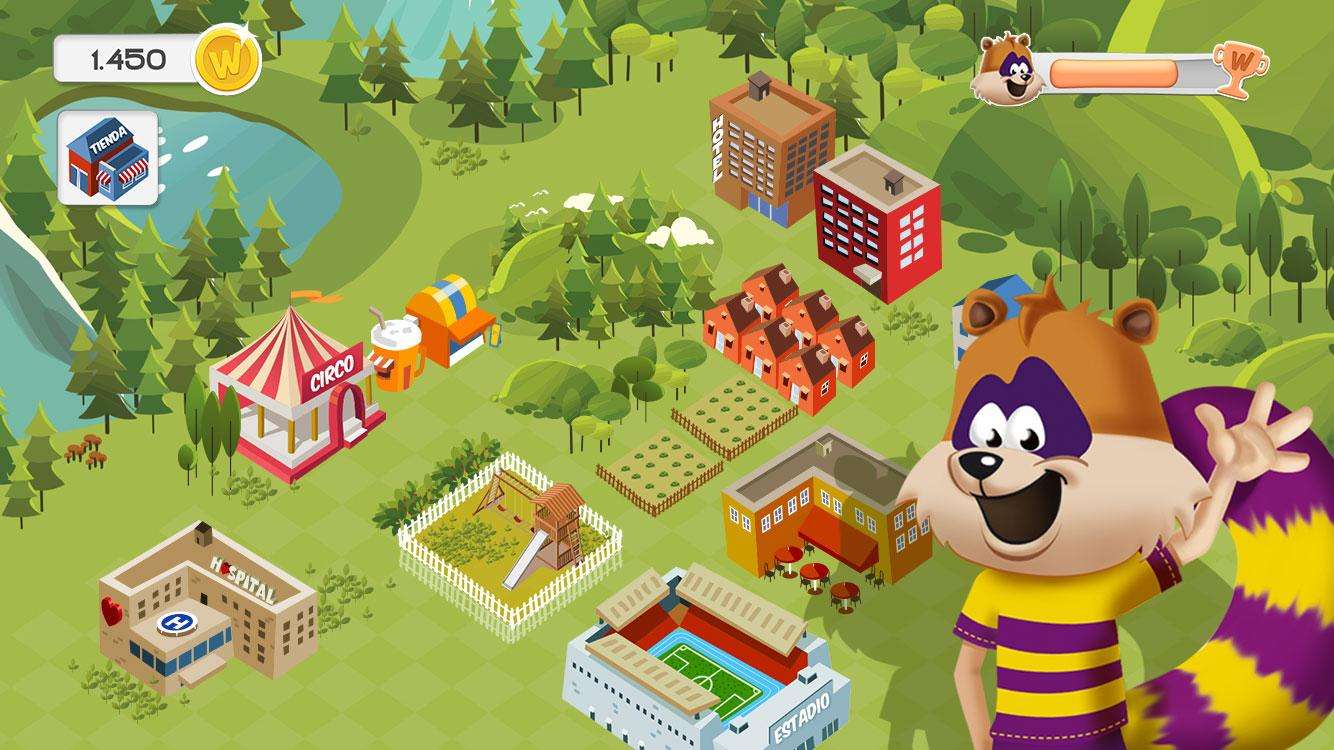
Task: Open the Tienda shop
Action: tap(110, 155)
